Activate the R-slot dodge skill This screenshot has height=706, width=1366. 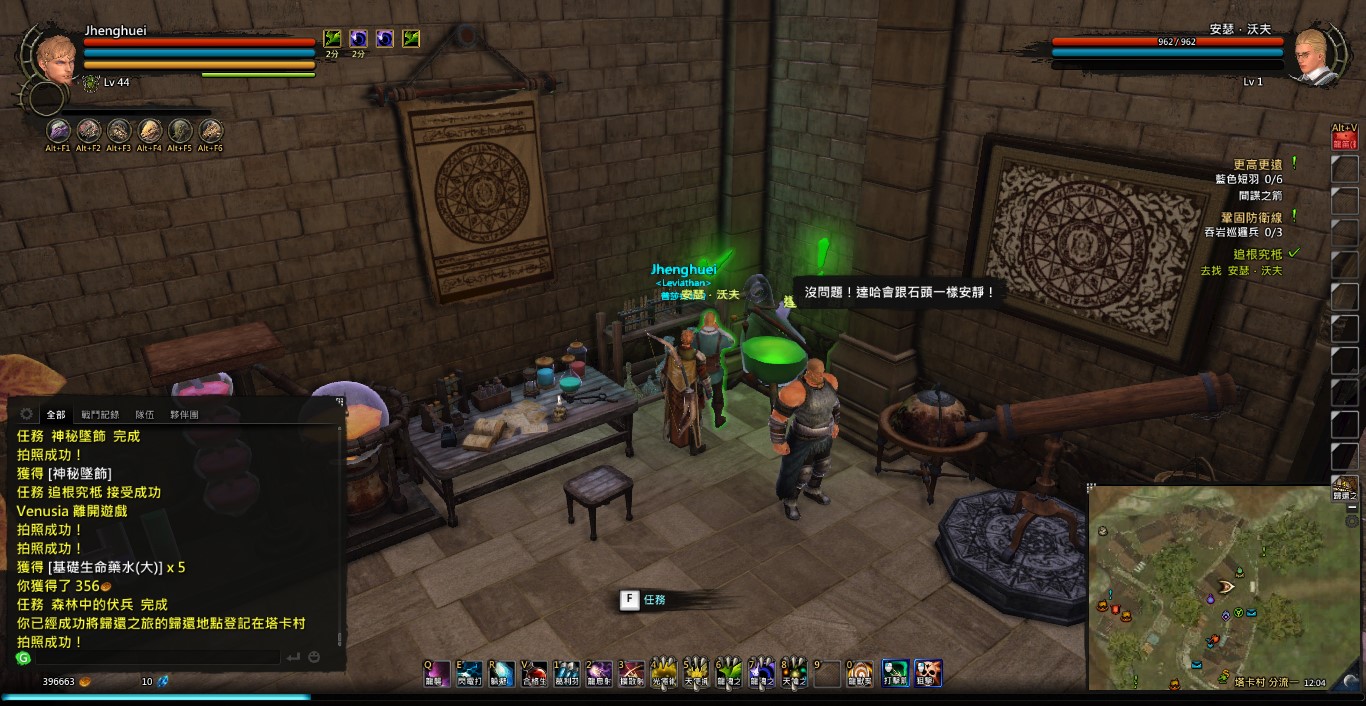pos(500,673)
